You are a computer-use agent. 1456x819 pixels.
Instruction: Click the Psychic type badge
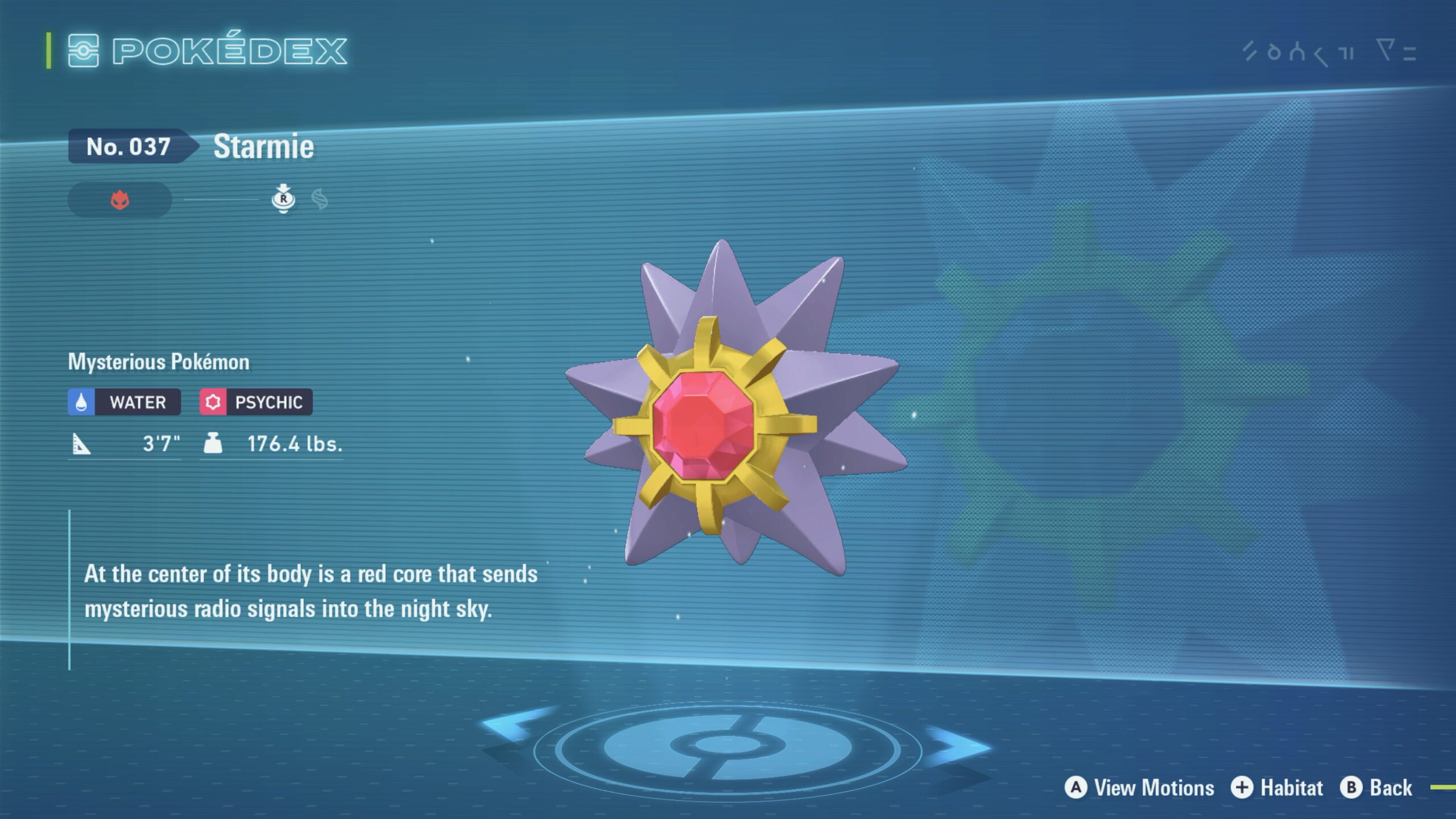tap(256, 402)
